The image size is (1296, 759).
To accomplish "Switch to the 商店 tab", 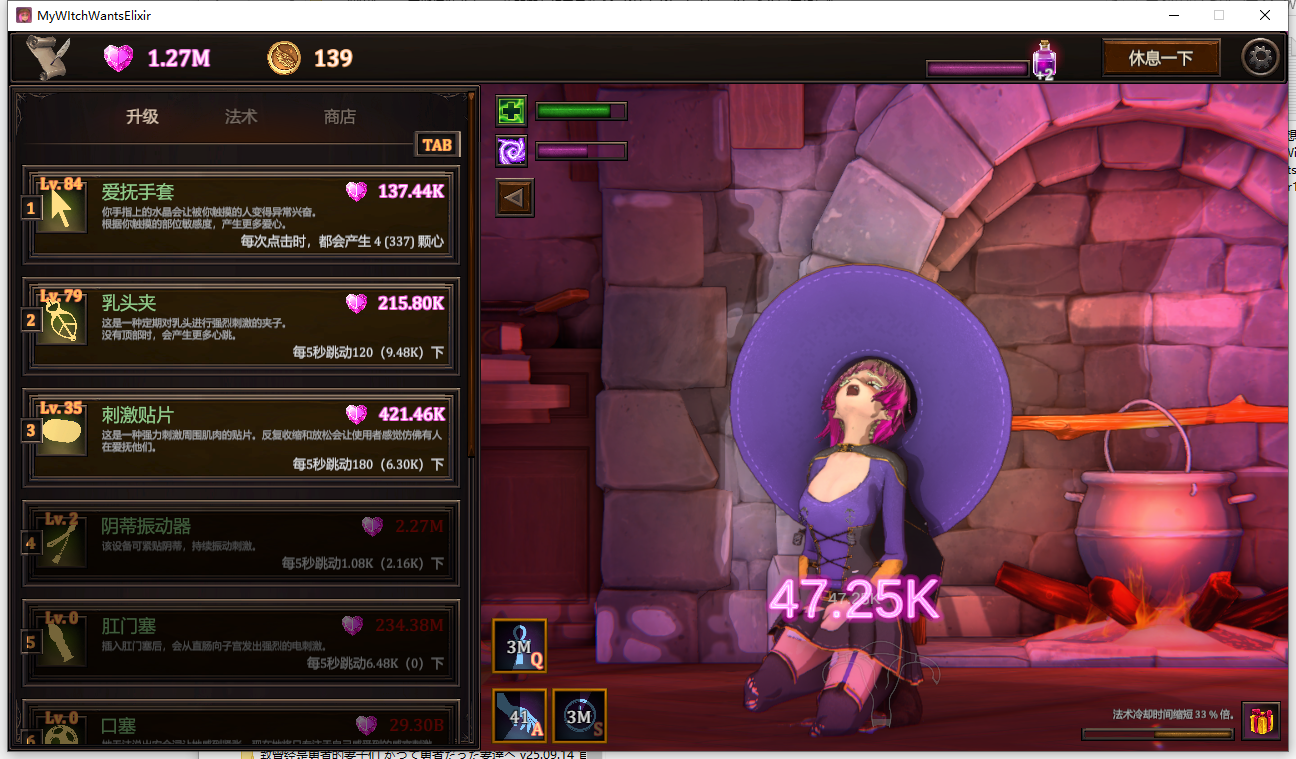I will coord(340,117).
